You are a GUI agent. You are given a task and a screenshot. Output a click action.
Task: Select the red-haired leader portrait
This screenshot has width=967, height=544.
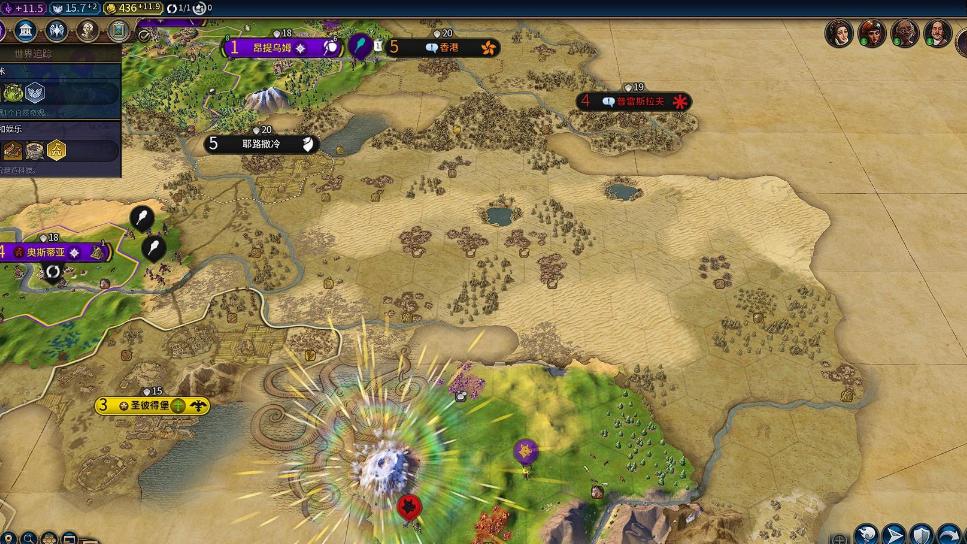tap(871, 33)
